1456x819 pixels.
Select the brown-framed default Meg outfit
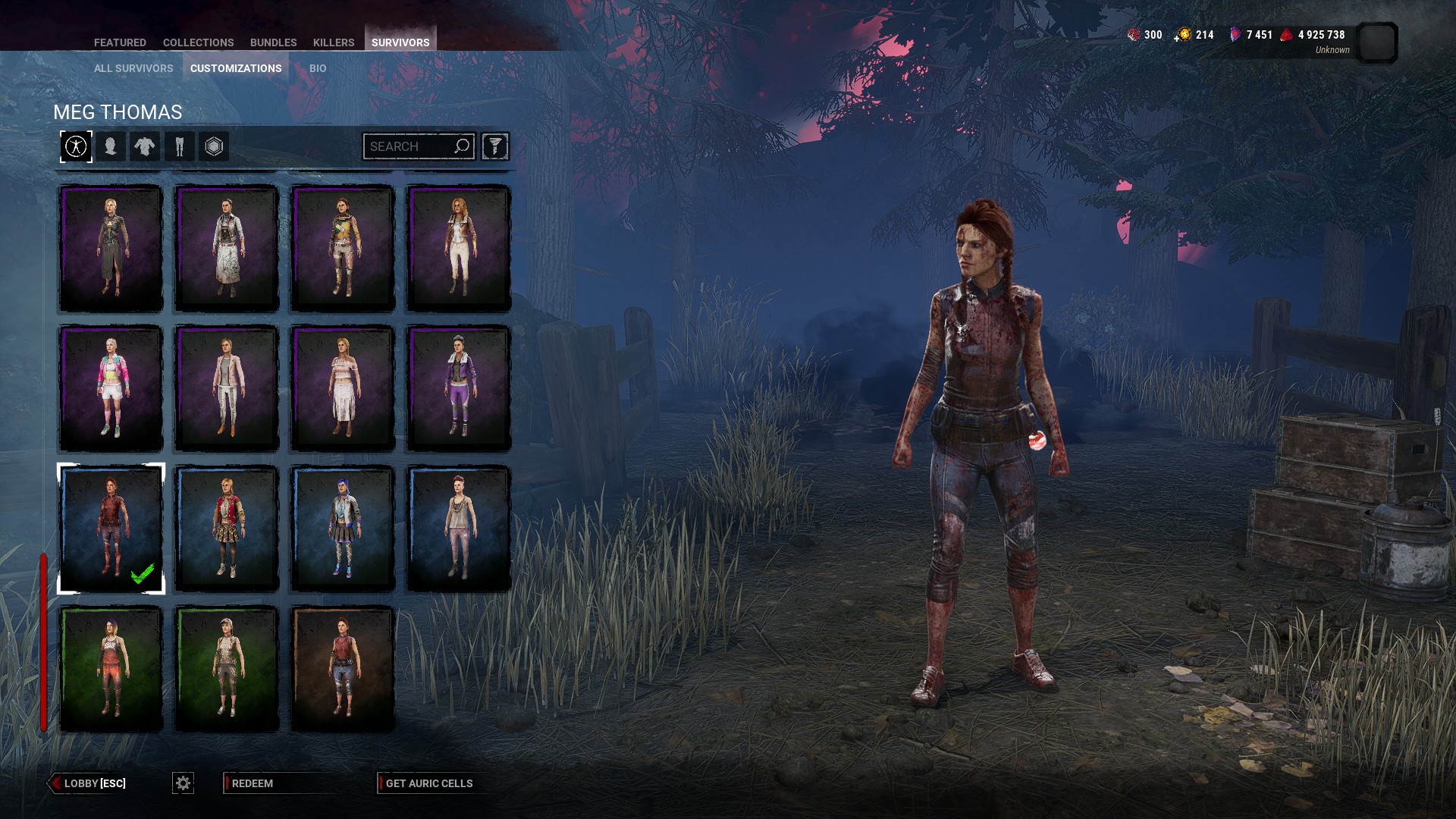coord(343,669)
